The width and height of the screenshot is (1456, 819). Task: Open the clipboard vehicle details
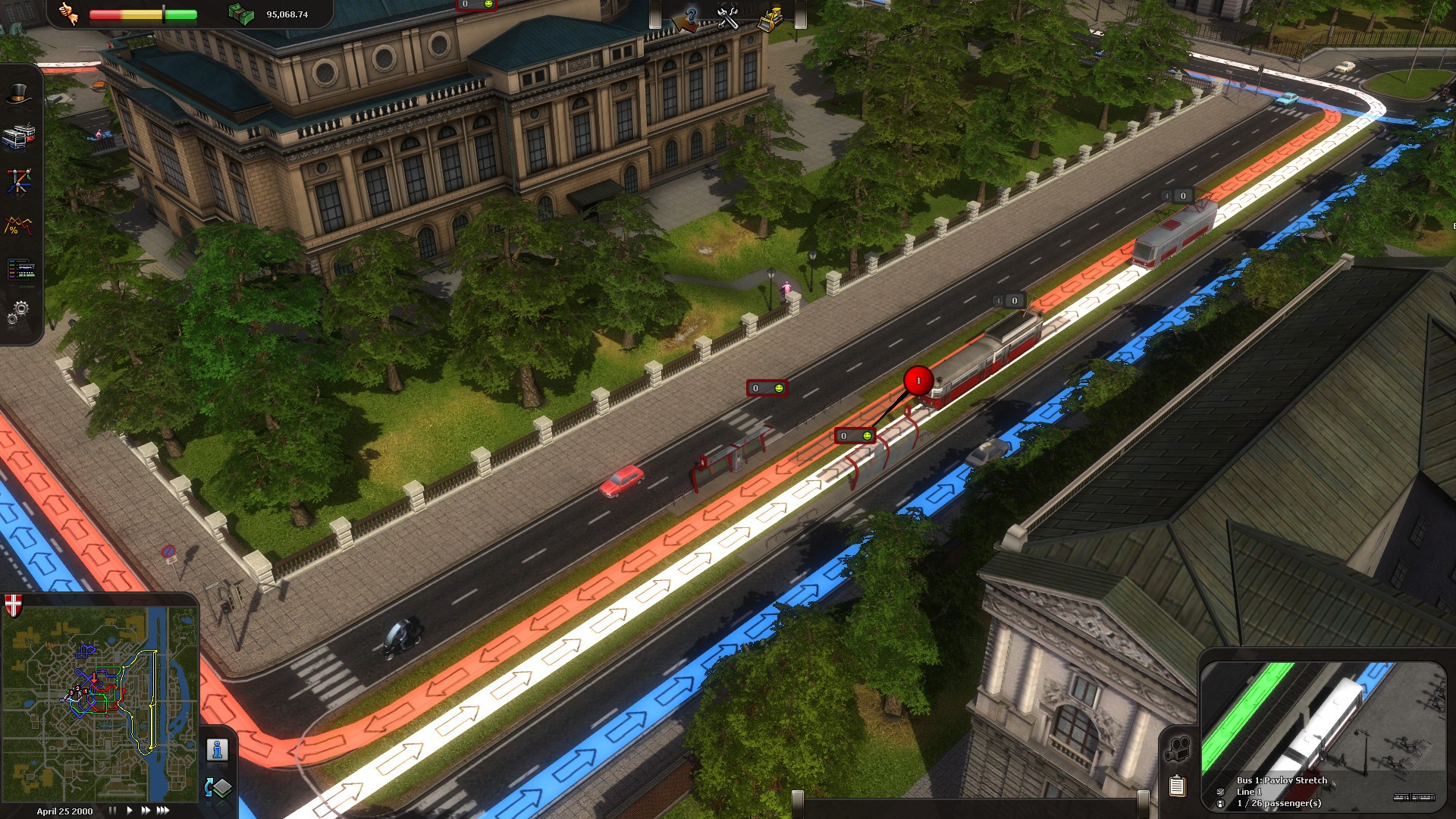pos(1177,786)
